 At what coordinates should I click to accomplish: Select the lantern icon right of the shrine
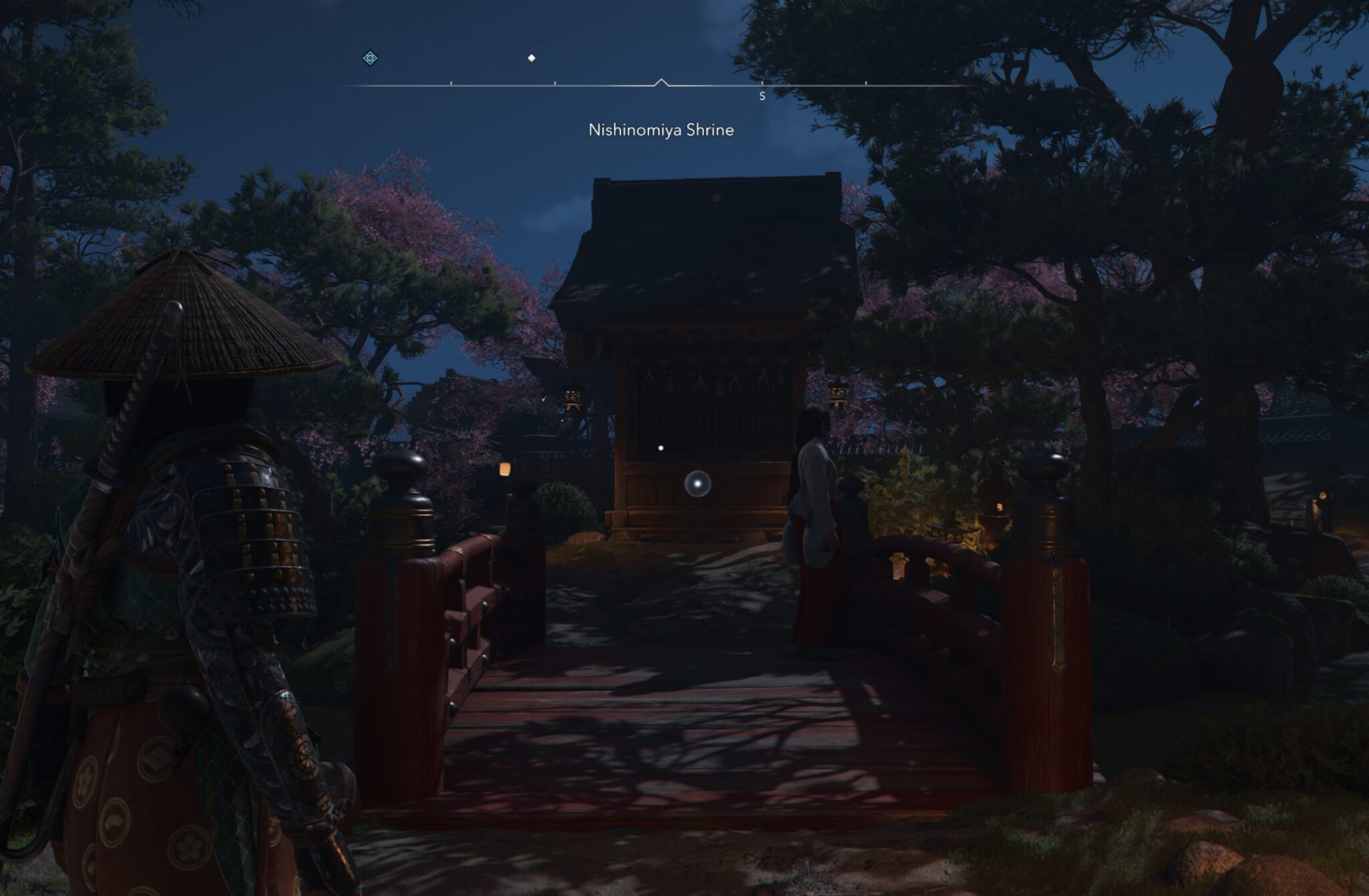[839, 394]
